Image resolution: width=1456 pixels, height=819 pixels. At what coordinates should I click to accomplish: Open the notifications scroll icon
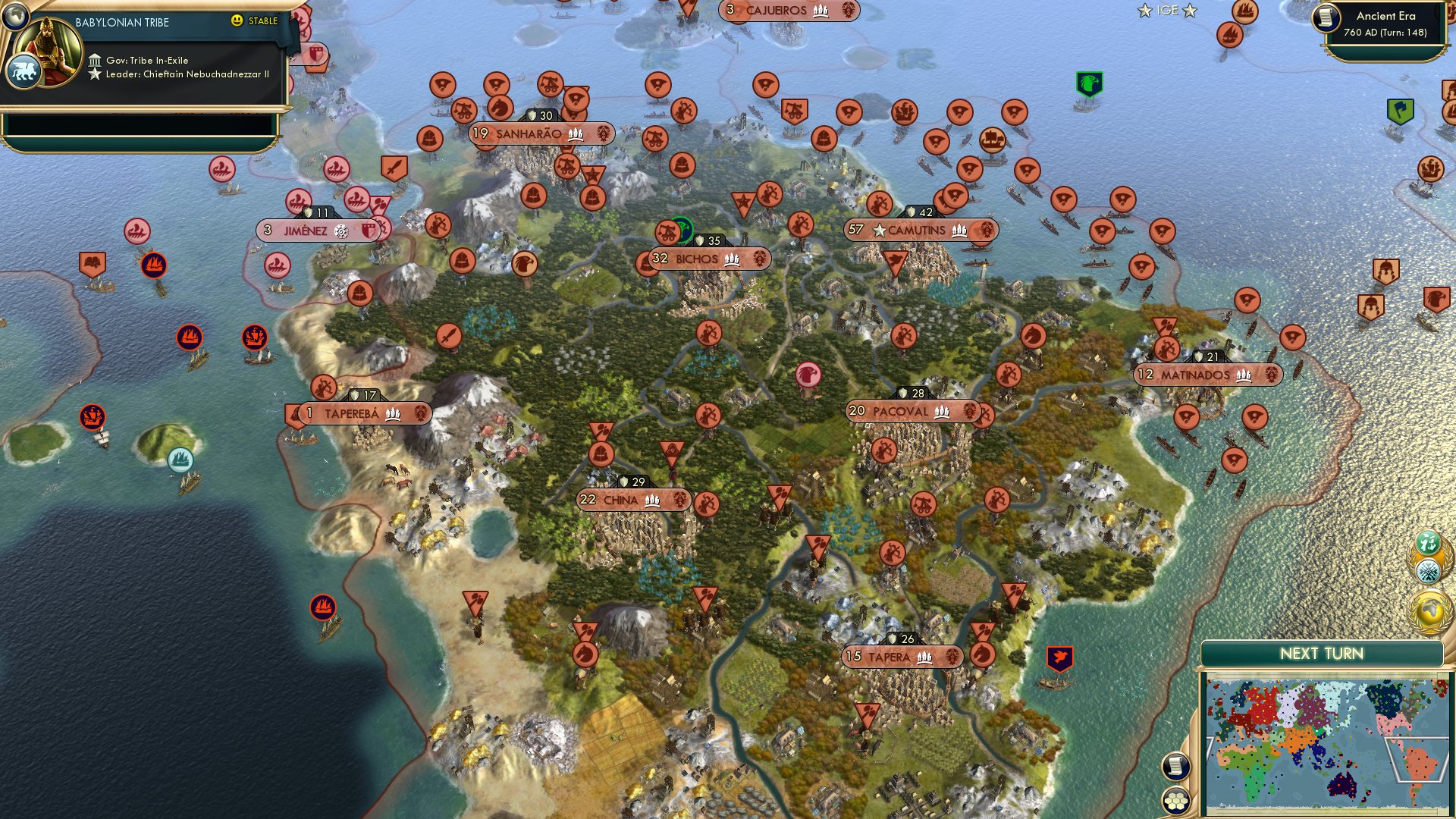[x=1175, y=765]
